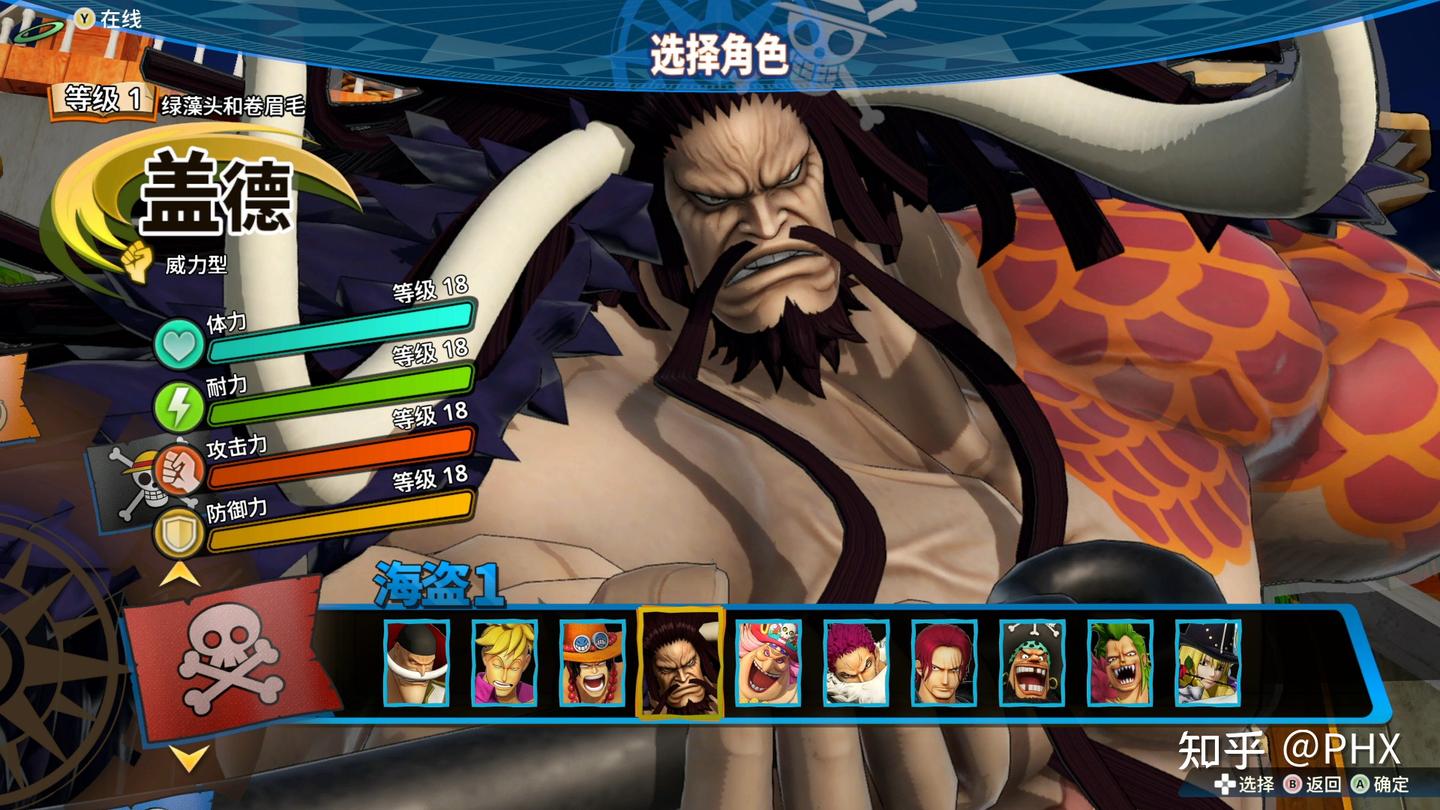
Task: Choose Big Mom's pink-haired portrait
Action: pos(768,663)
